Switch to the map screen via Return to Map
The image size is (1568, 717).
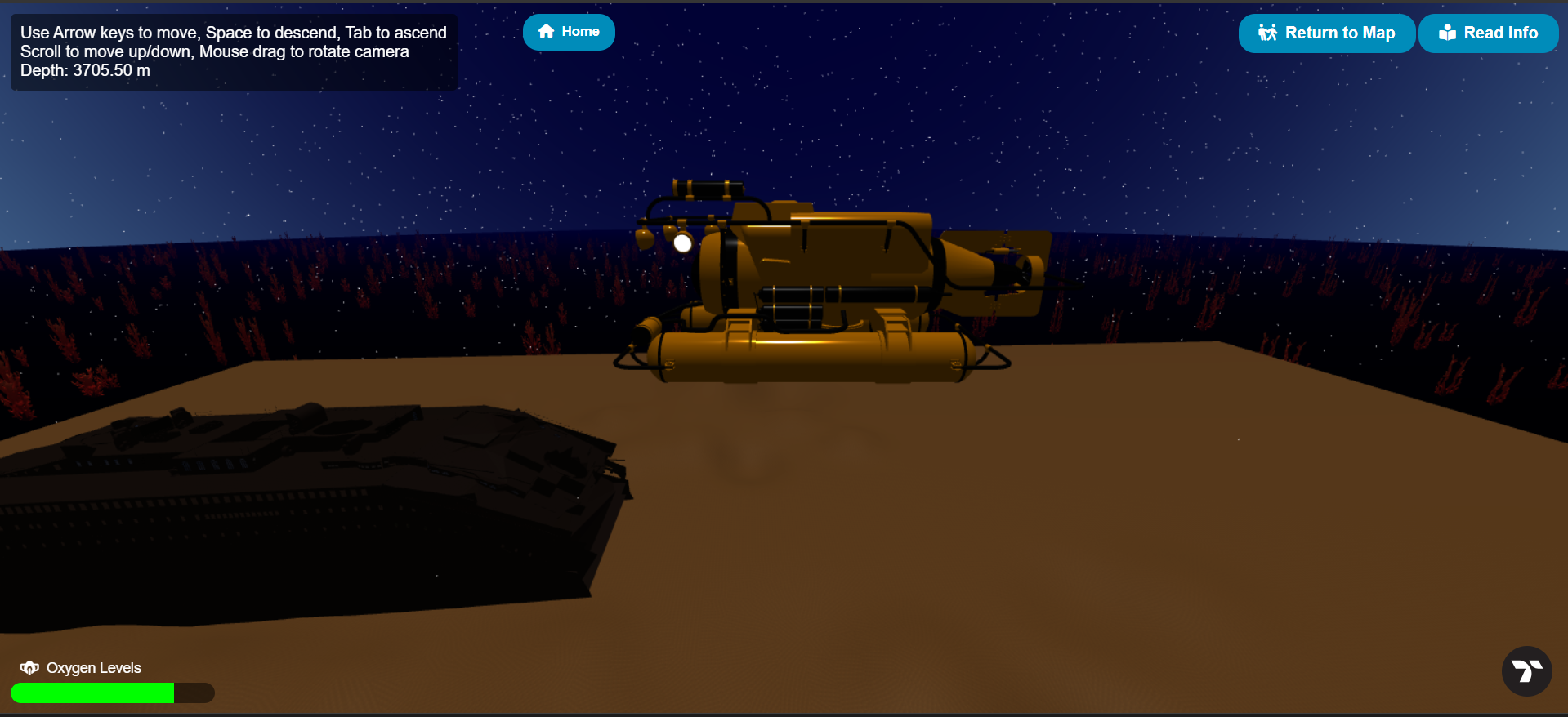point(1326,33)
